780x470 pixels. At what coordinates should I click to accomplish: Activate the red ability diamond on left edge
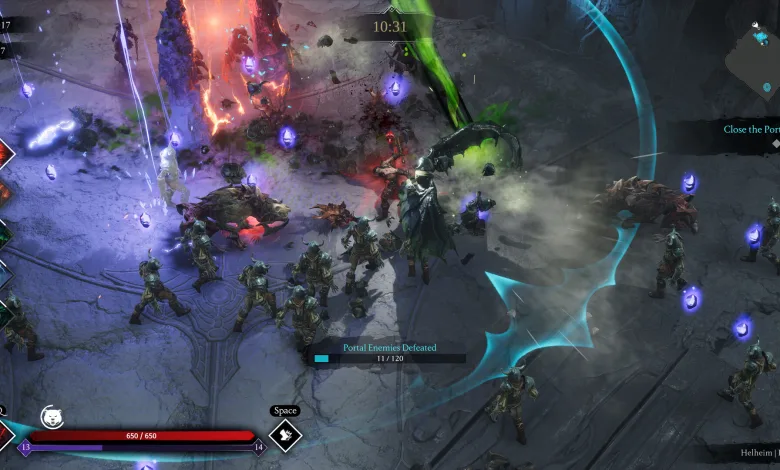[4, 153]
